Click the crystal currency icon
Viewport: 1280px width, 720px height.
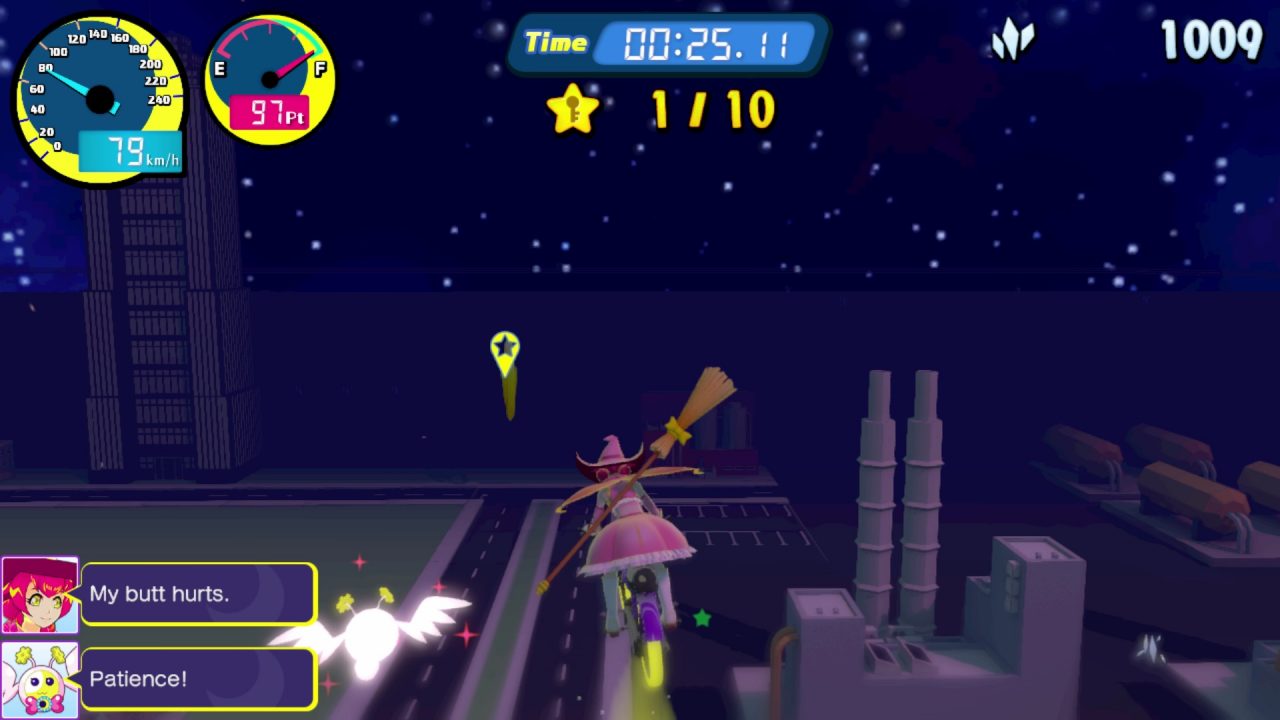tap(1012, 41)
